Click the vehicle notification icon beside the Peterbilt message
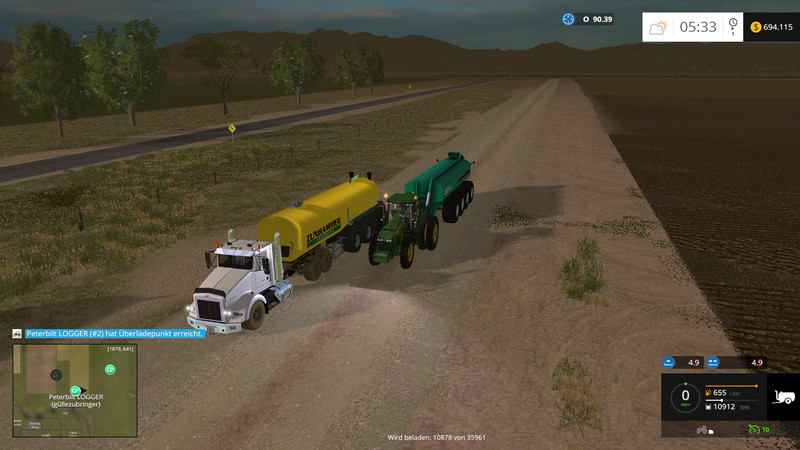 tap(17, 333)
